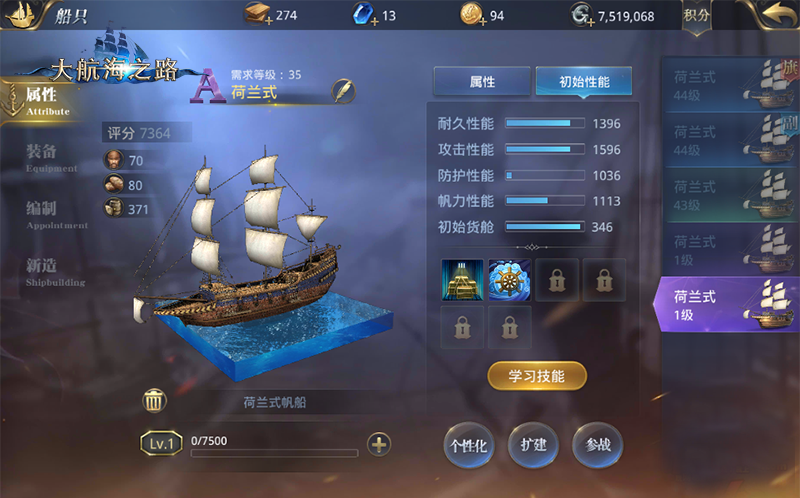Open the 积分 points panel

point(696,16)
